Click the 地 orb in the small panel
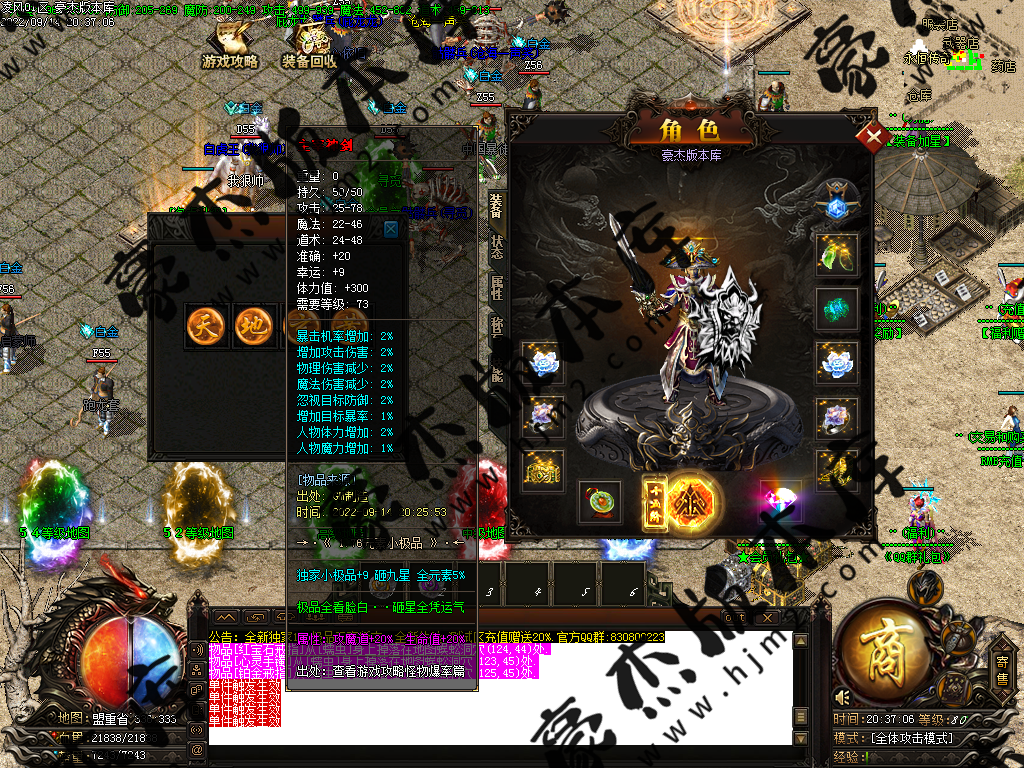 click(x=253, y=326)
